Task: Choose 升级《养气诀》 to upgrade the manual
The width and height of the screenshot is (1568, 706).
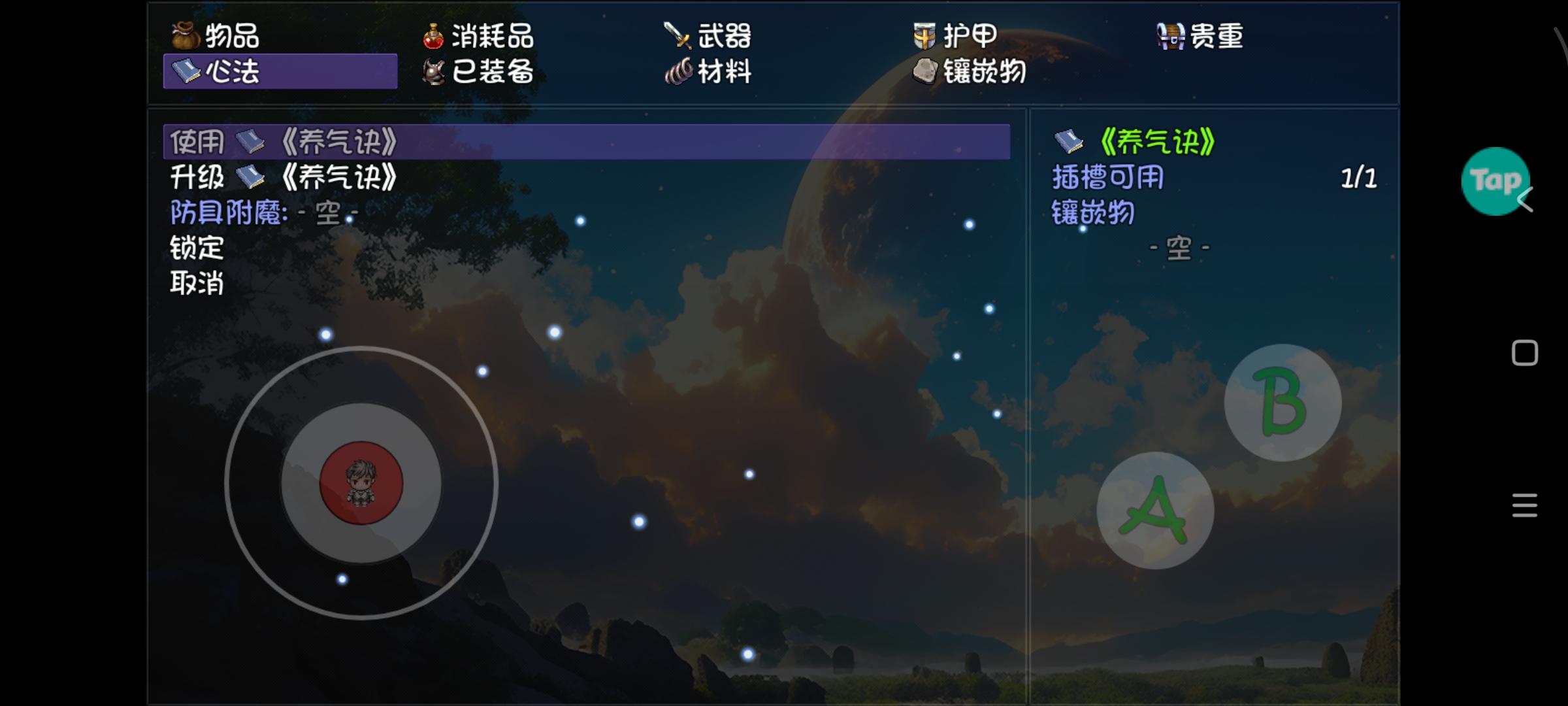Action: point(281,177)
